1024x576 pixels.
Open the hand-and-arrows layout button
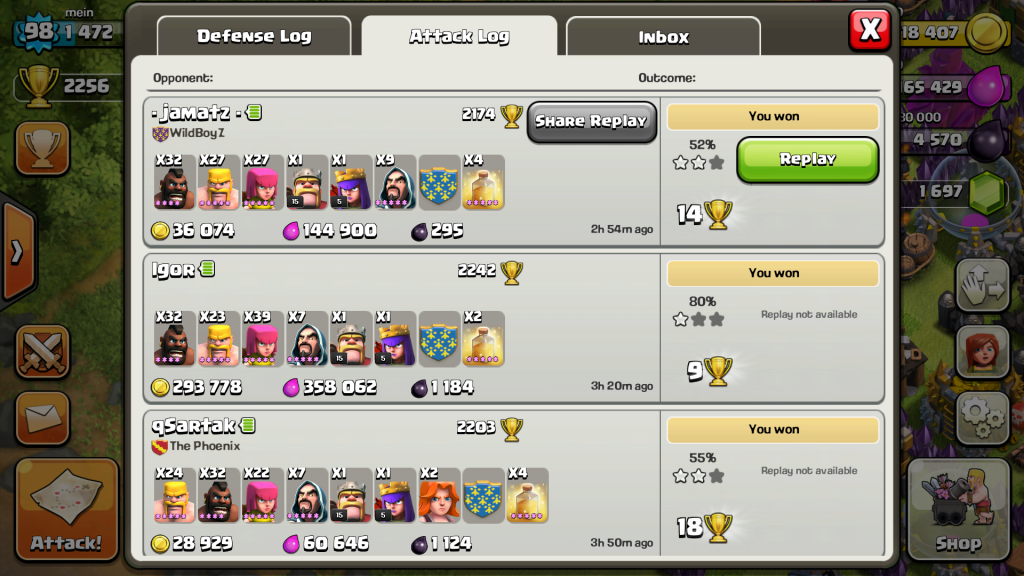981,286
